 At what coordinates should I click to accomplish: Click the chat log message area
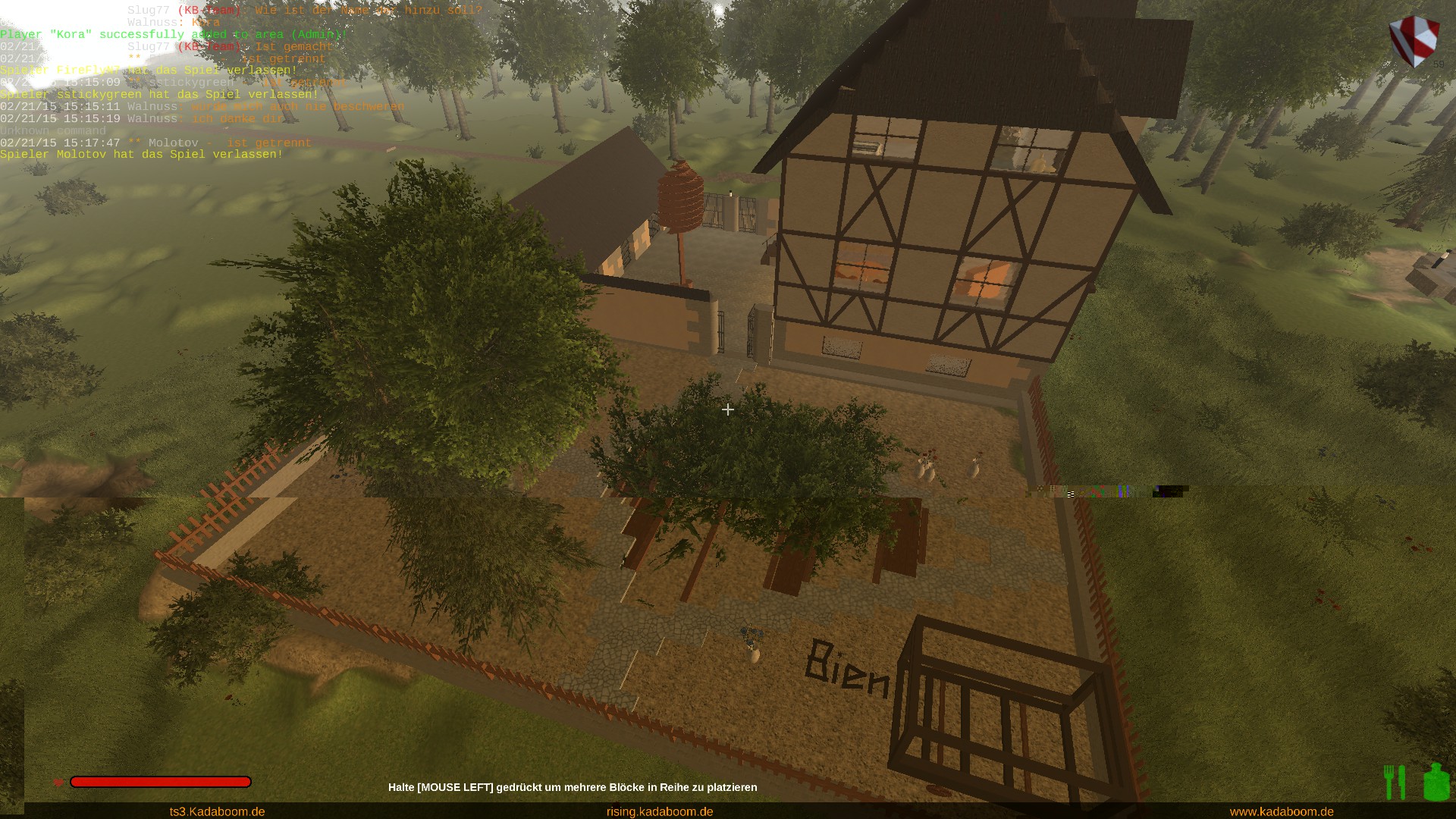(x=227, y=82)
